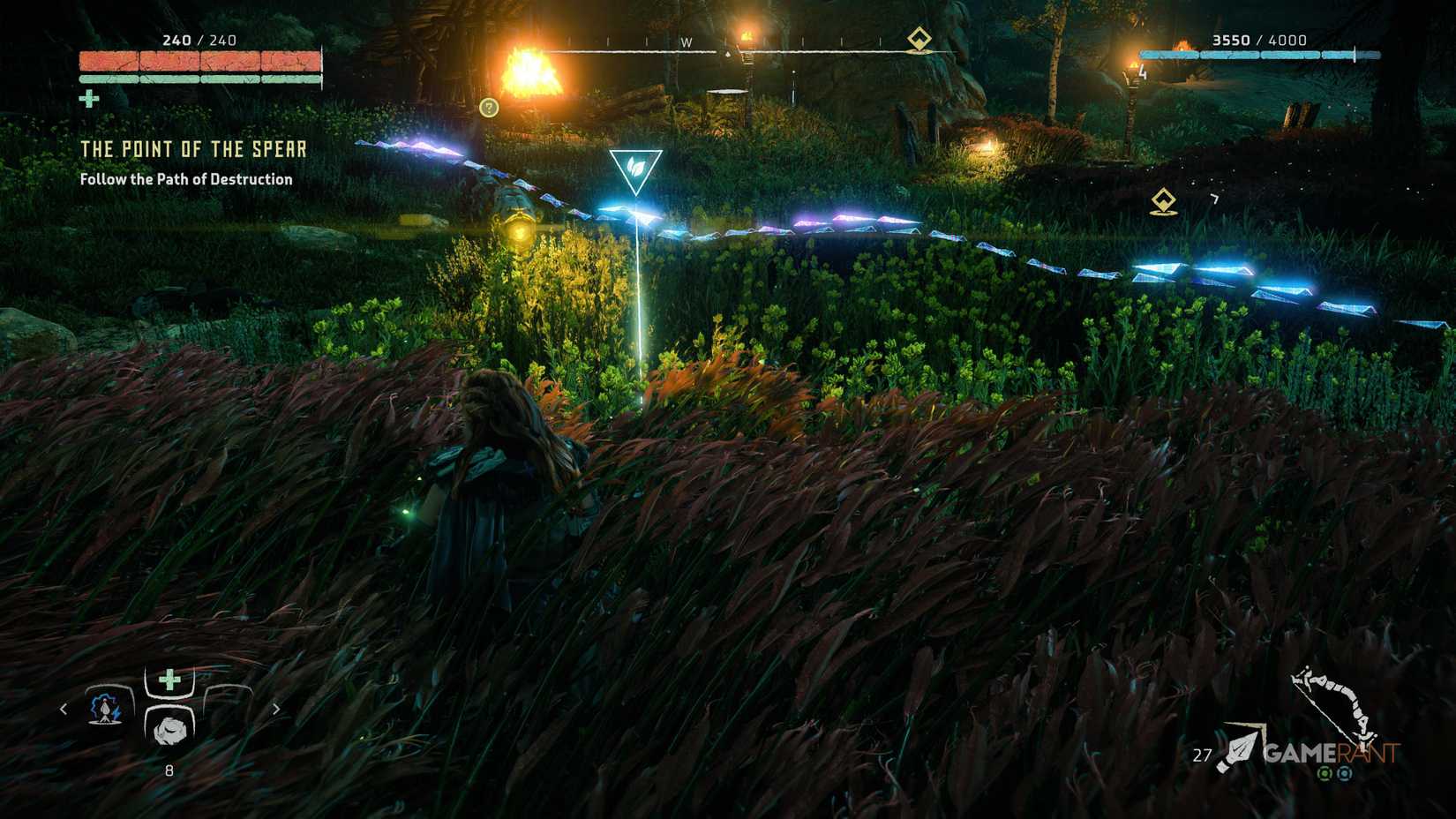Click the arrow ammo icon next to count 27

pyautogui.click(x=1239, y=748)
